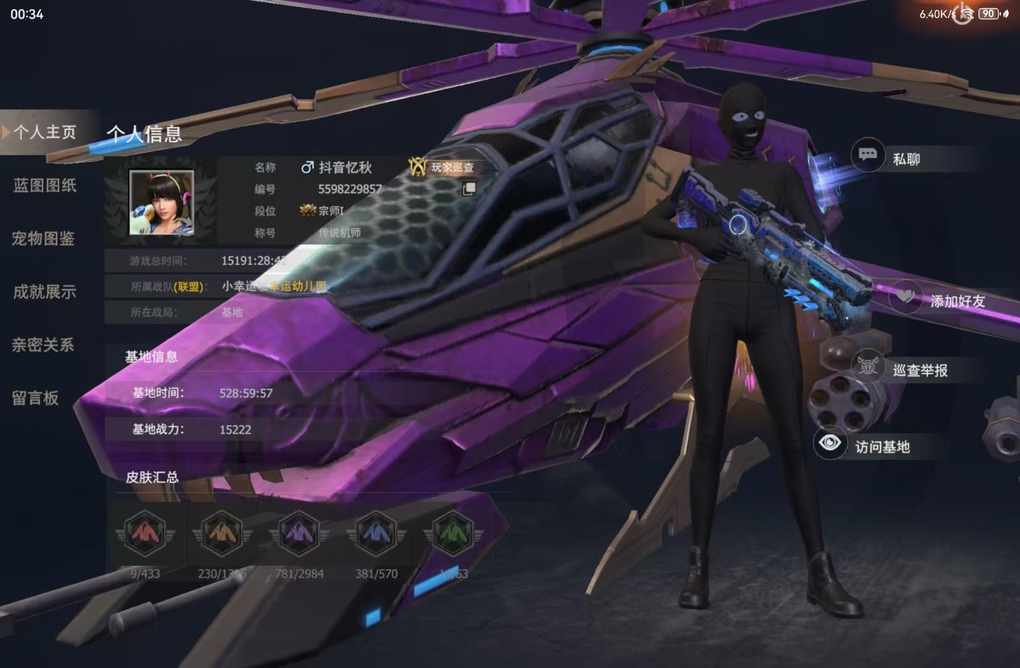Switch to the 个人主页 tab
The width and height of the screenshot is (1020, 668).
click(x=46, y=132)
